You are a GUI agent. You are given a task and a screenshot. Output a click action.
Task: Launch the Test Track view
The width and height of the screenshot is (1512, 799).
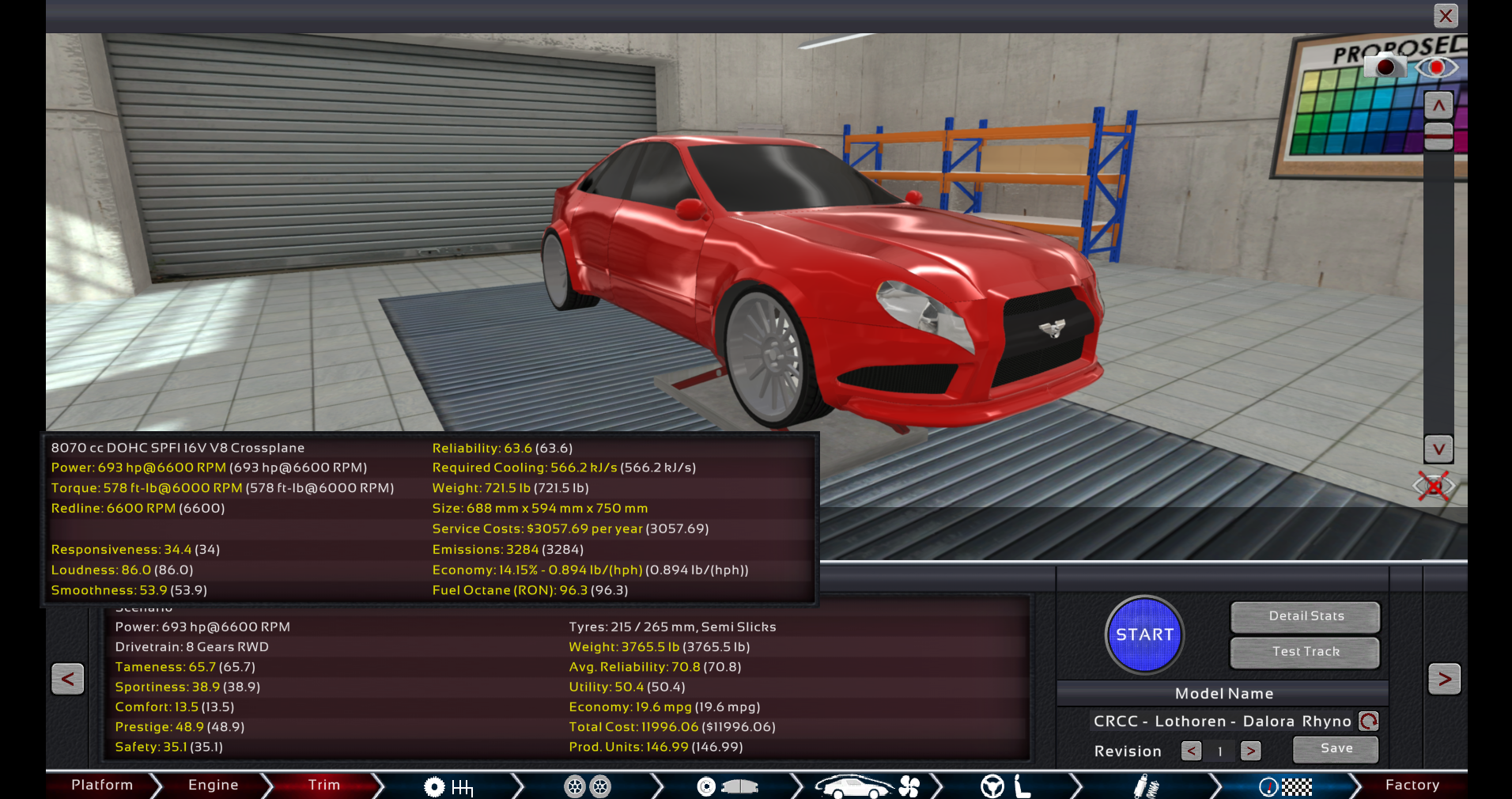tap(1306, 652)
